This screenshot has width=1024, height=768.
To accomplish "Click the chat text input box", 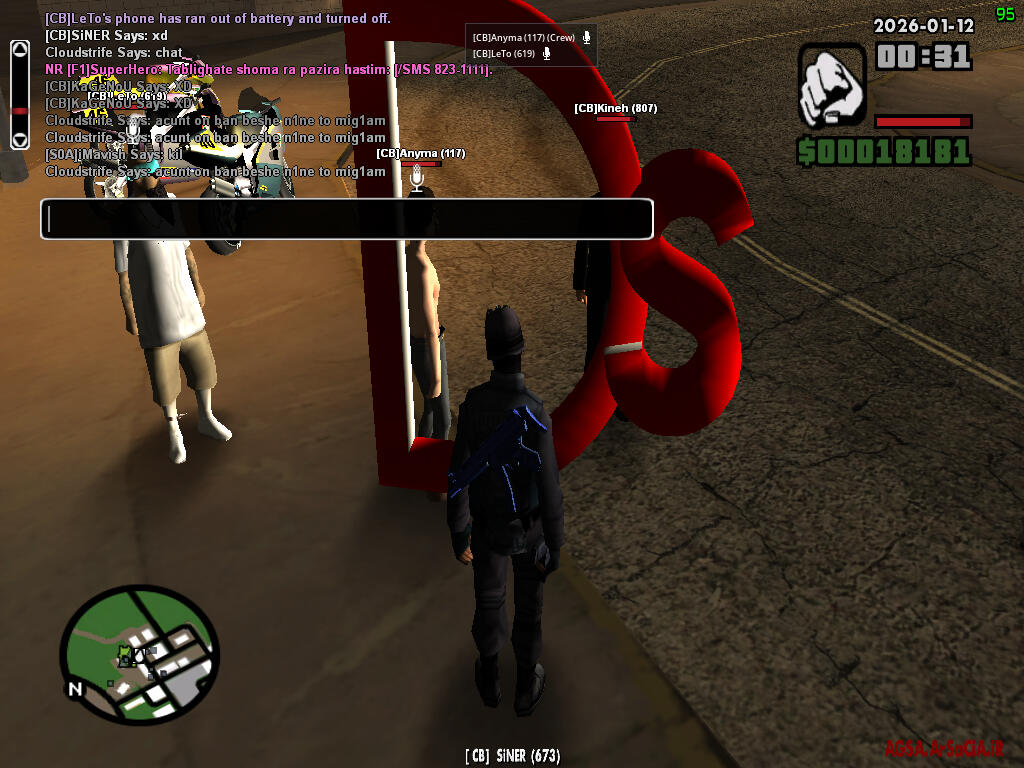I will point(346,219).
